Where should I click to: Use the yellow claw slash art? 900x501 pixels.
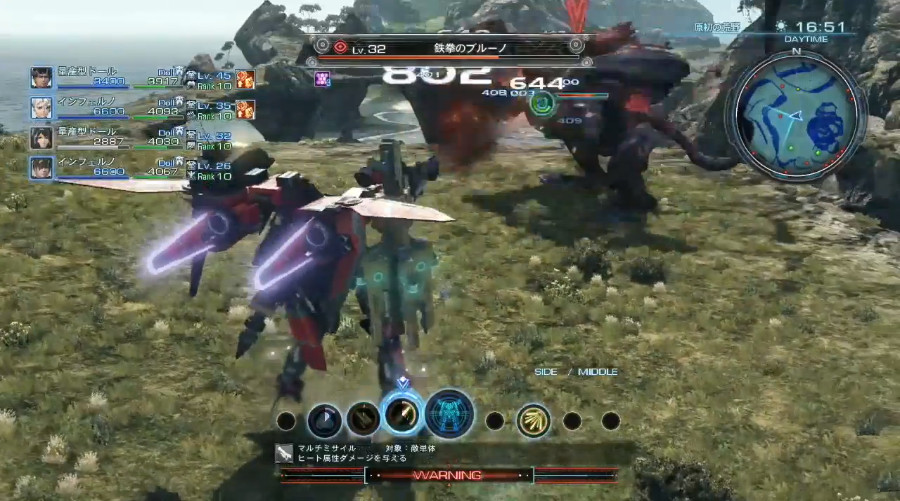[x=533, y=420]
